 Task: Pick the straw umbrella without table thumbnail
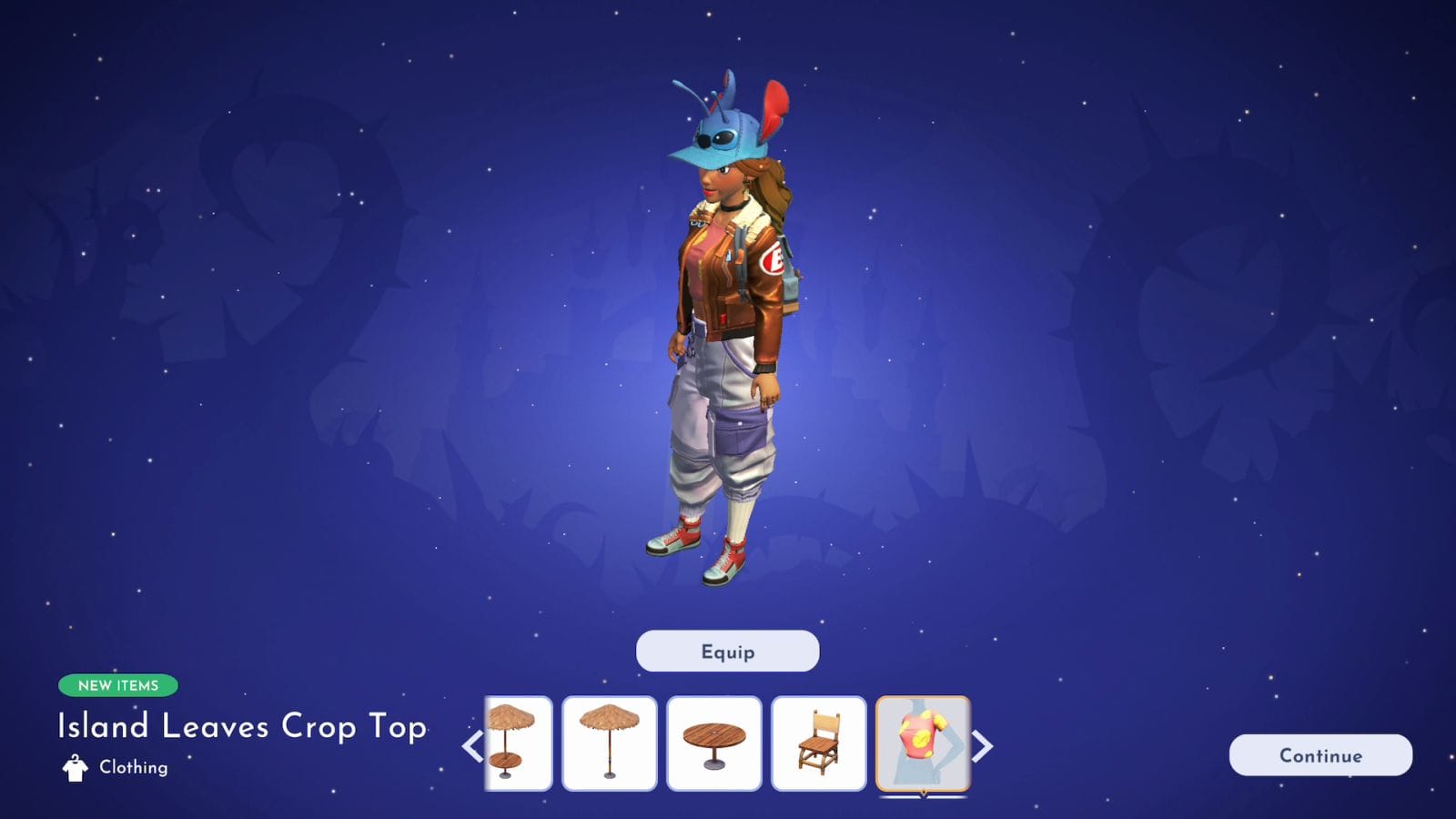tap(609, 743)
